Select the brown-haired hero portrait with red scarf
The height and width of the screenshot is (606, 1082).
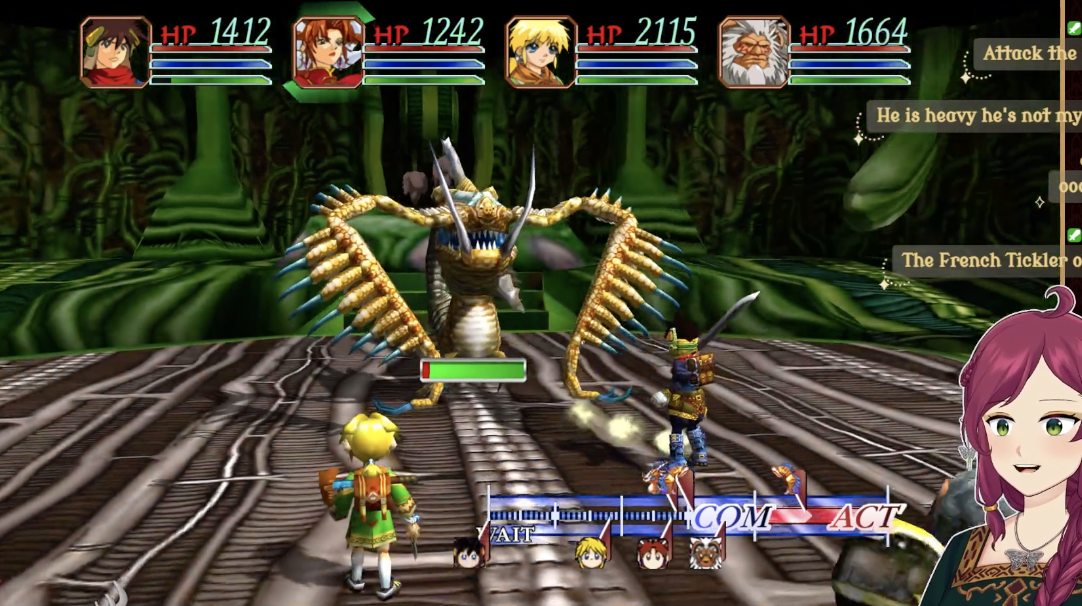coord(115,52)
